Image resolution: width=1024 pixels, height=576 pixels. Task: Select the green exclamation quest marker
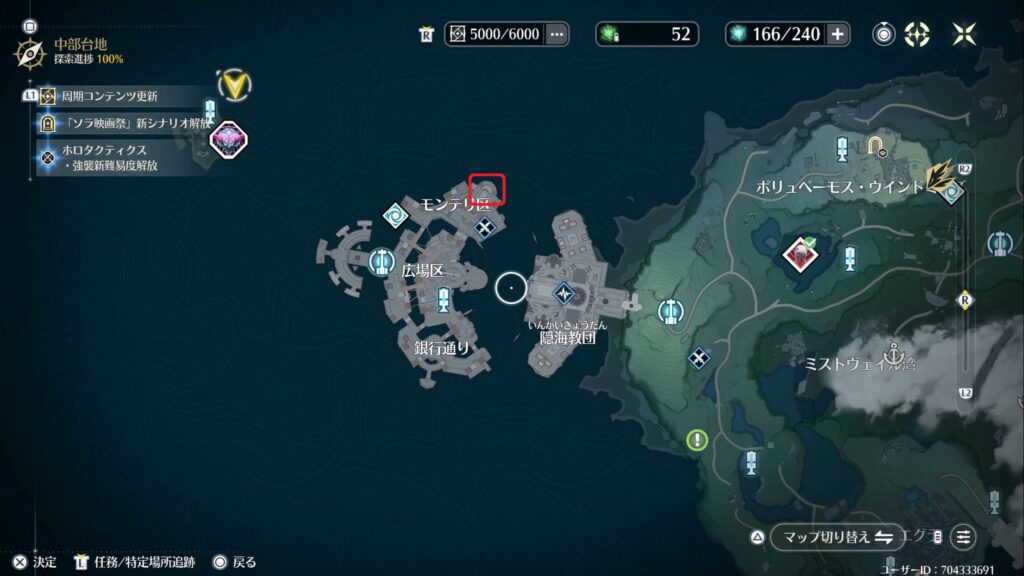697,439
